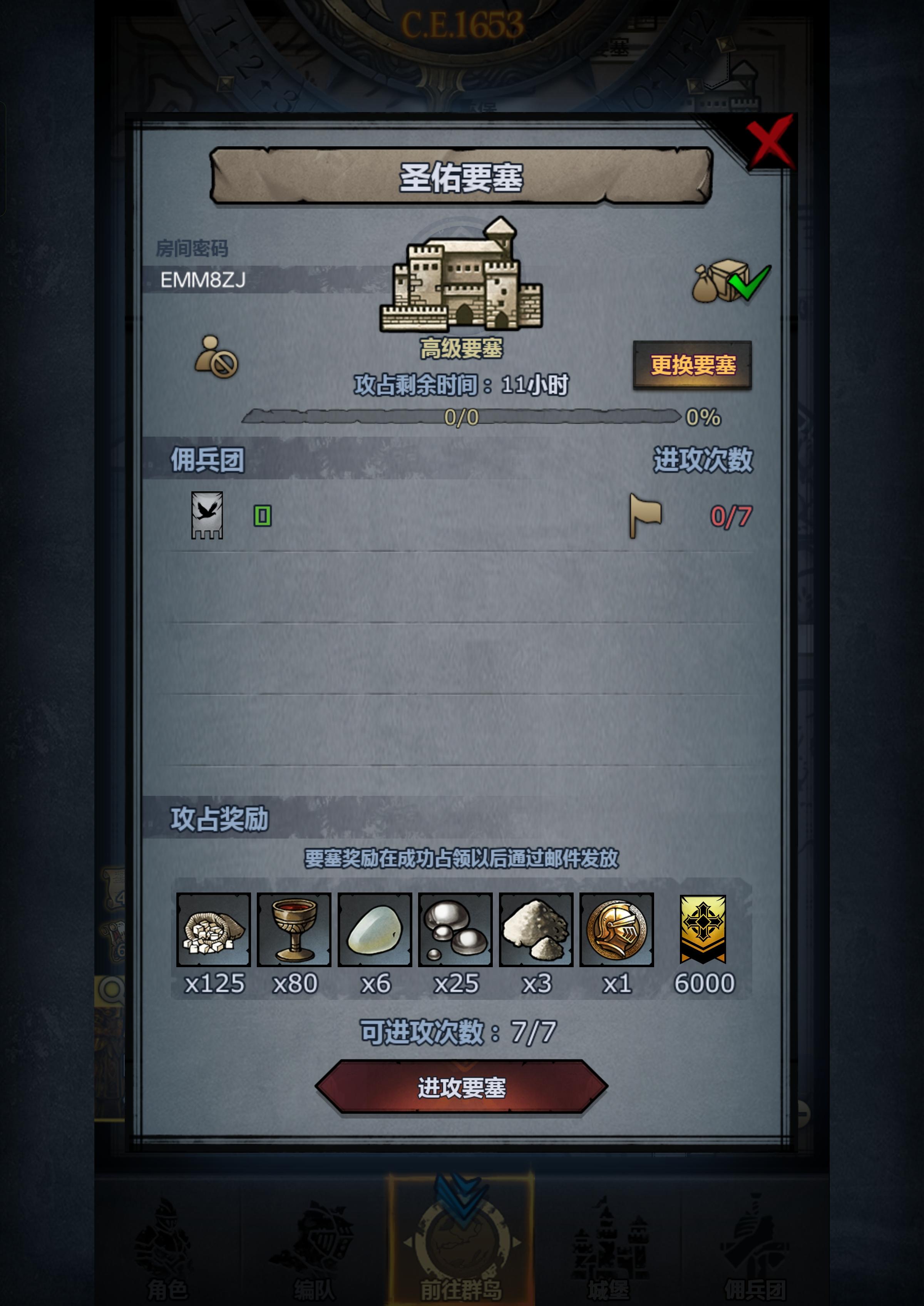The width and height of the screenshot is (924, 1306).
Task: Click the flag icon beside attack count 0/7
Action: [646, 516]
